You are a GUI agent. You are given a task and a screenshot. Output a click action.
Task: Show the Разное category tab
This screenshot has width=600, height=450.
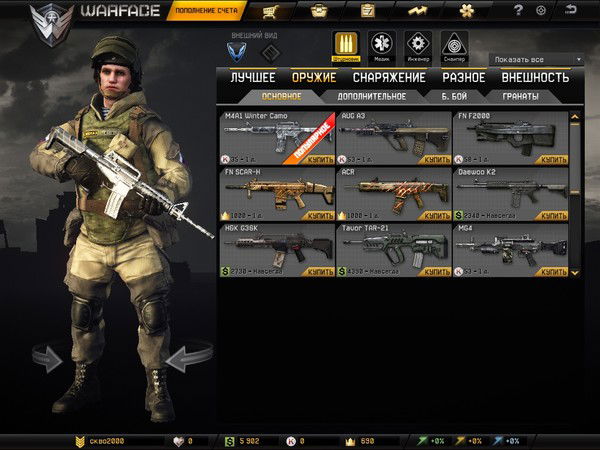(x=463, y=77)
